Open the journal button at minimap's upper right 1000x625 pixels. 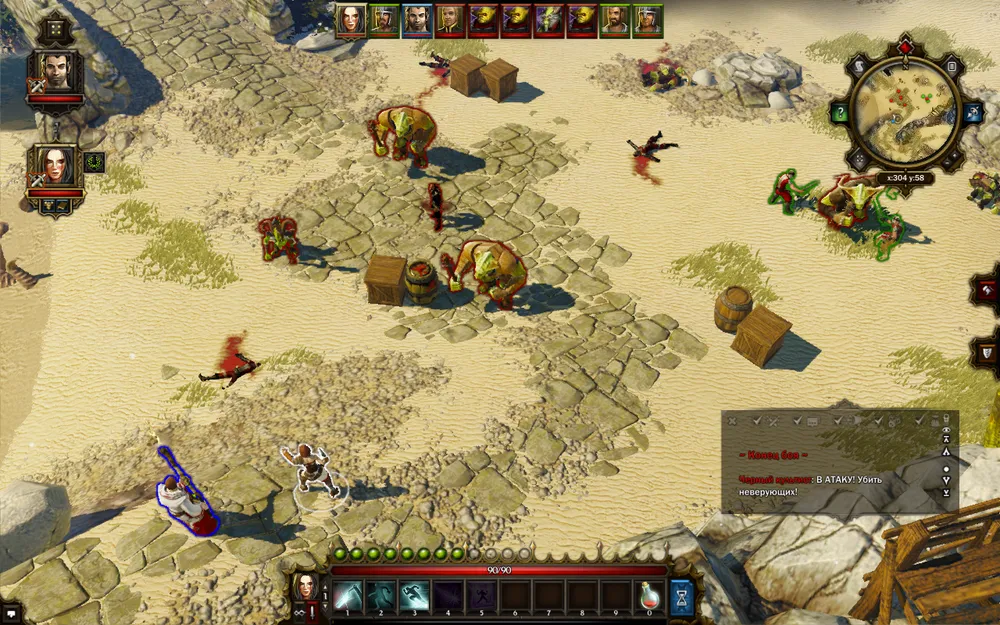point(951,66)
